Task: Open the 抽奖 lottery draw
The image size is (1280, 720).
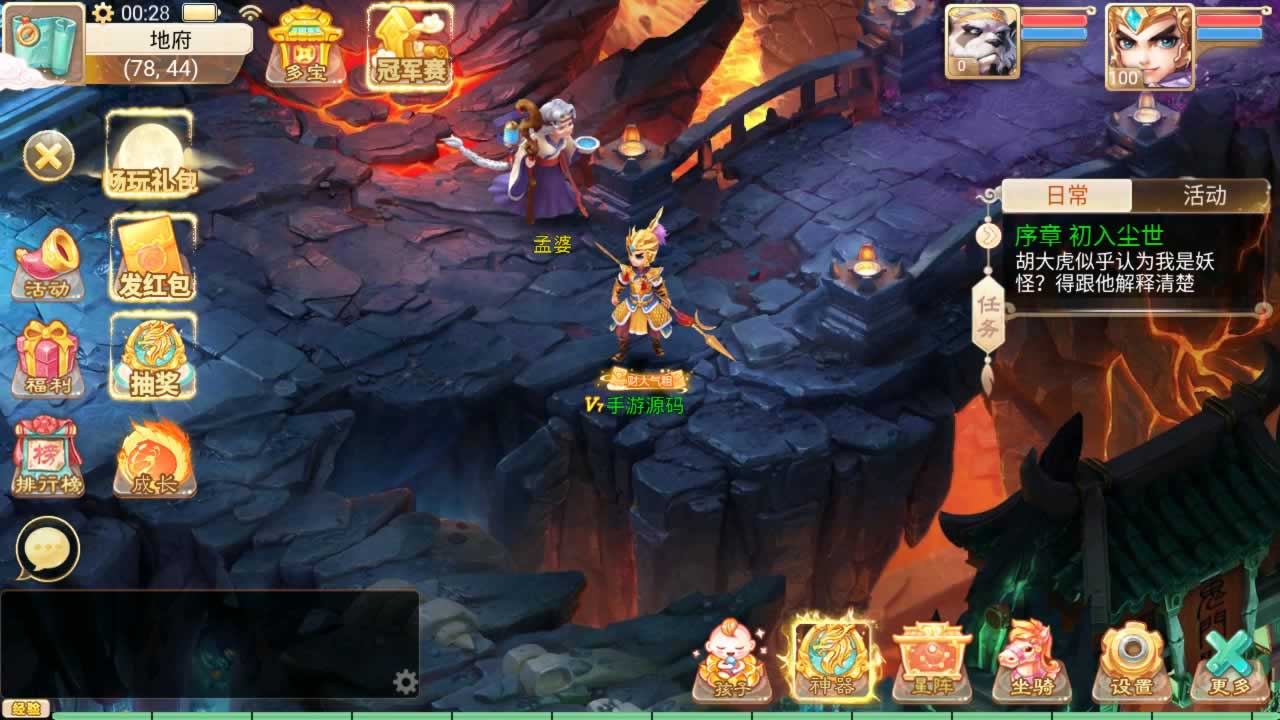Action: click(153, 357)
